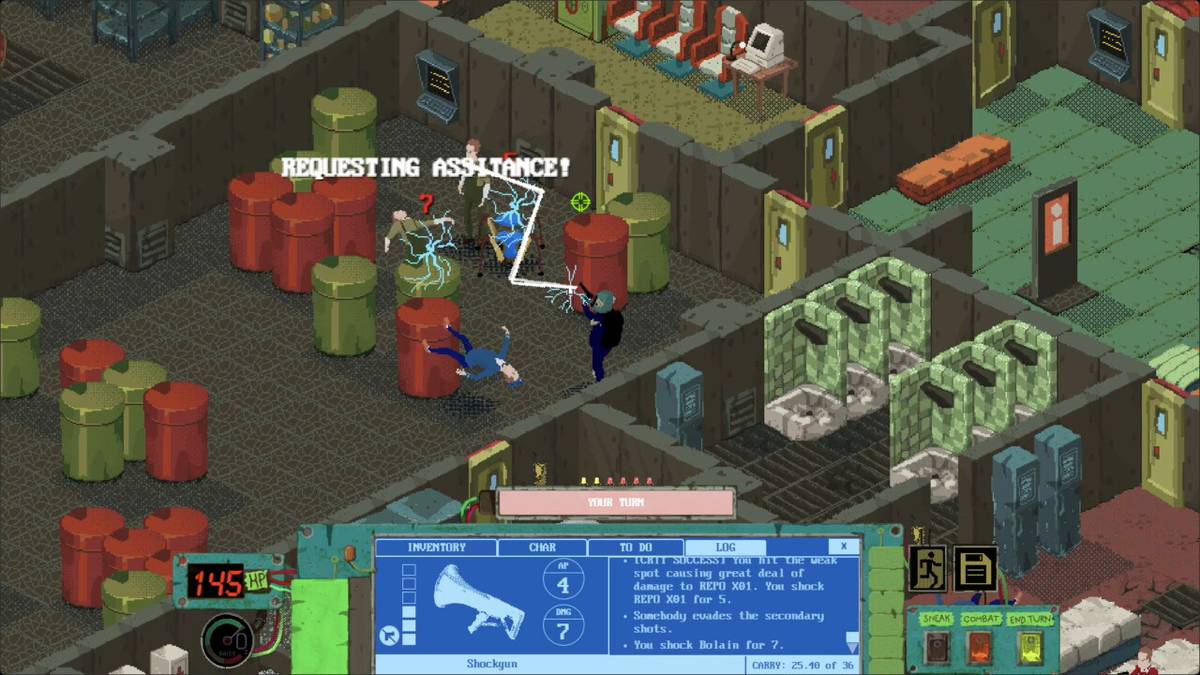1200x675 pixels.
Task: Click the running man exit icon
Action: tap(927, 568)
